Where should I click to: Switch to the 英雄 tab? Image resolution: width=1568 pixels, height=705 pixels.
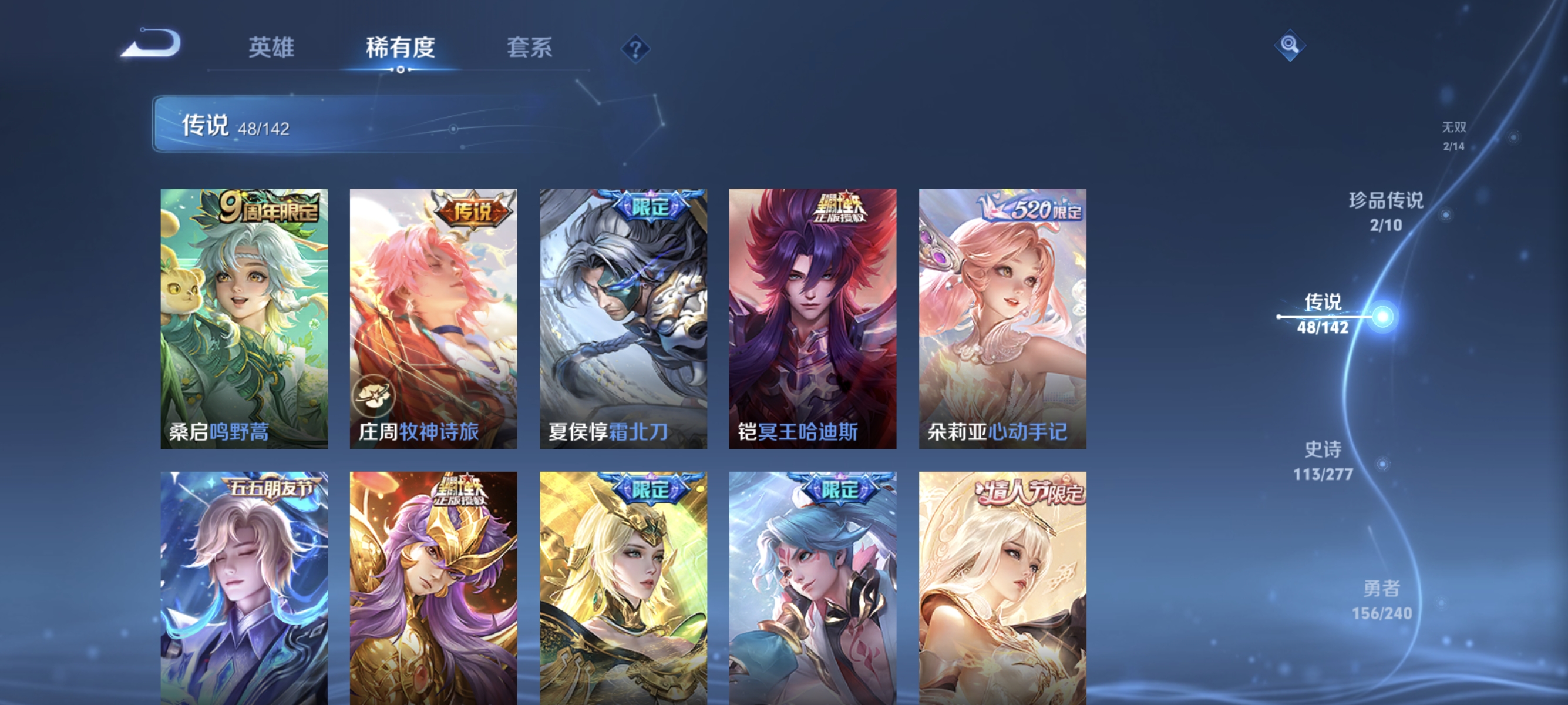click(x=272, y=48)
